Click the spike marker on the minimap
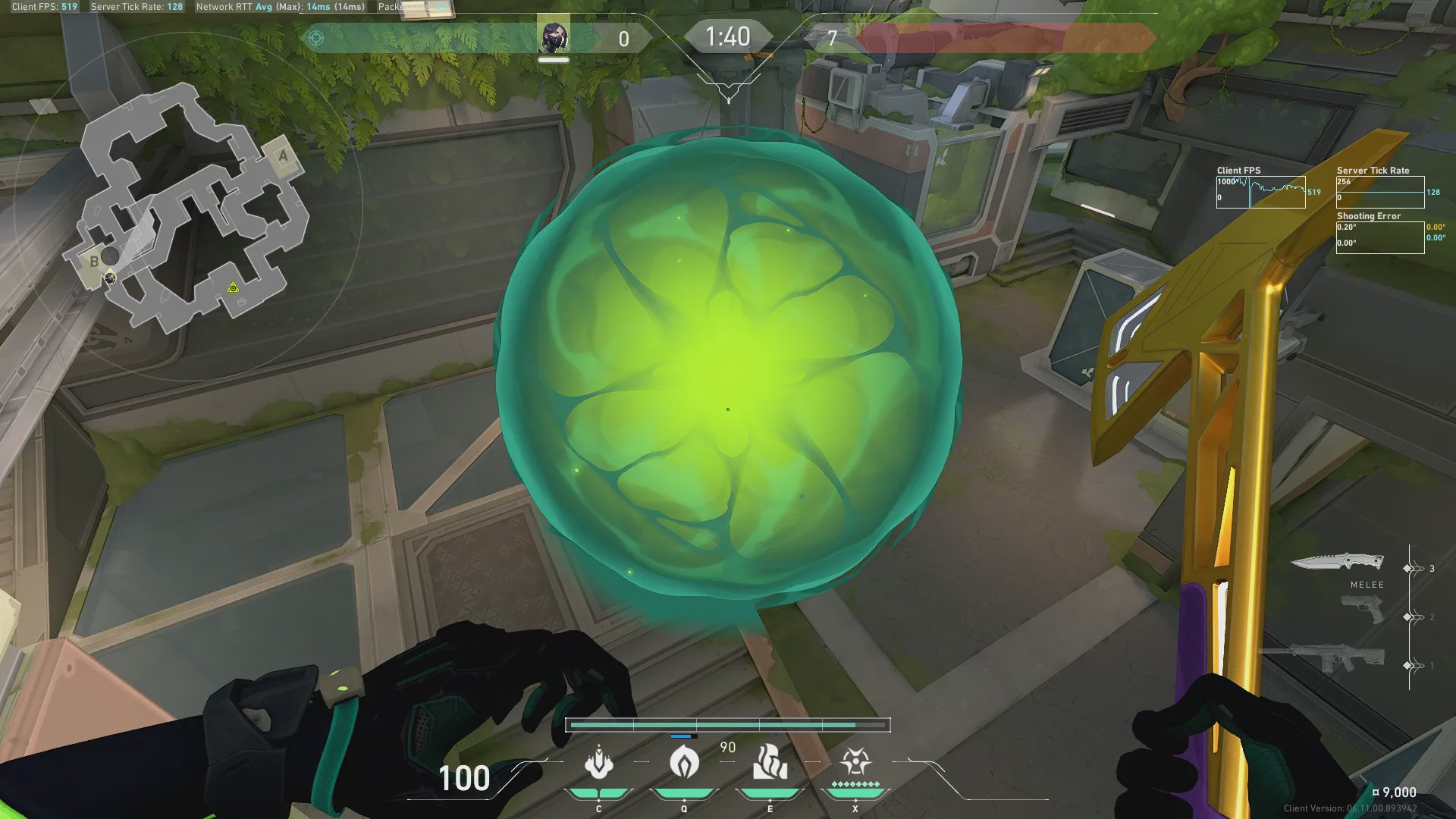The width and height of the screenshot is (1456, 819). 234,287
